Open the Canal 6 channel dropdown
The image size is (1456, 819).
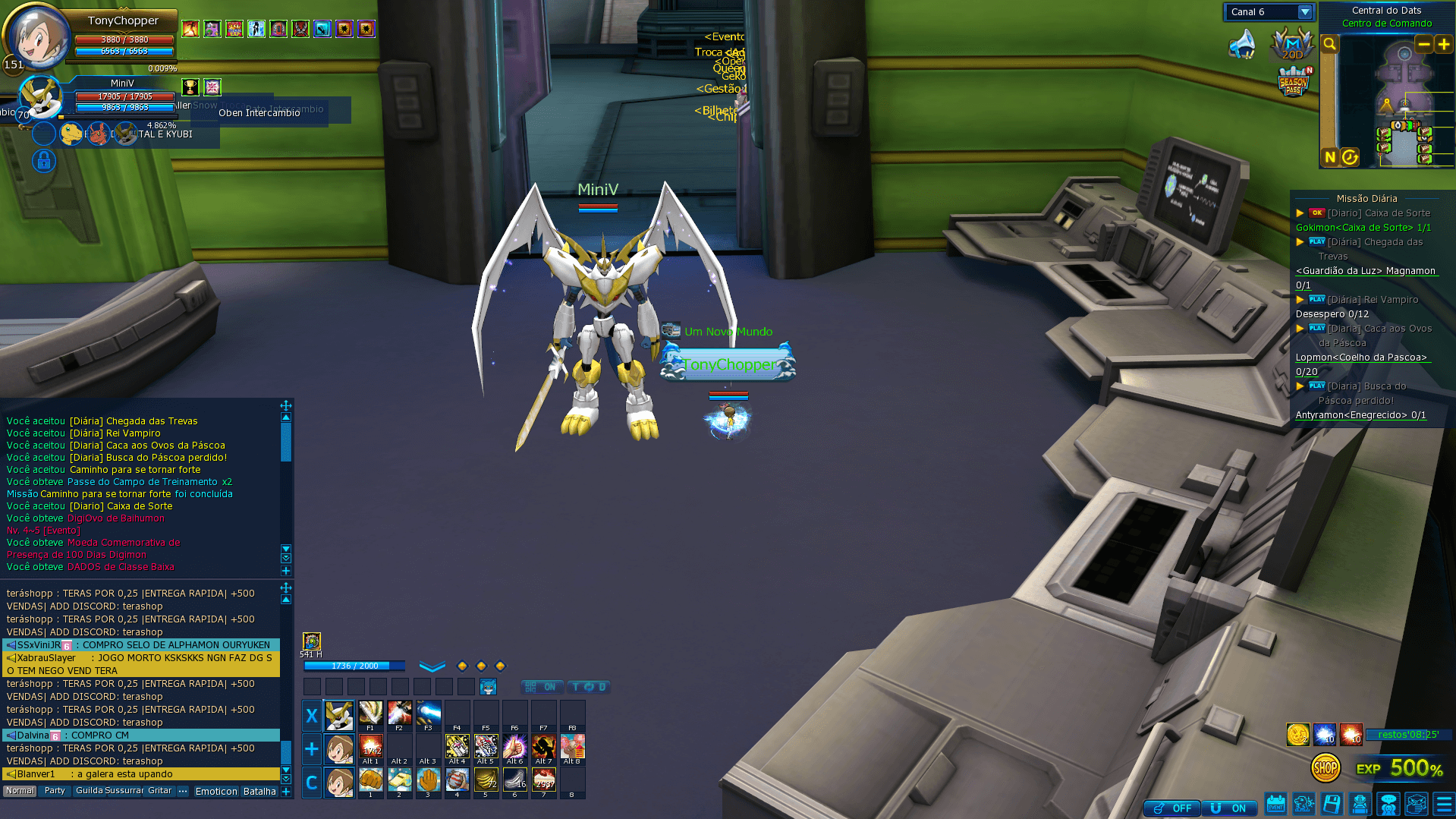point(1304,12)
